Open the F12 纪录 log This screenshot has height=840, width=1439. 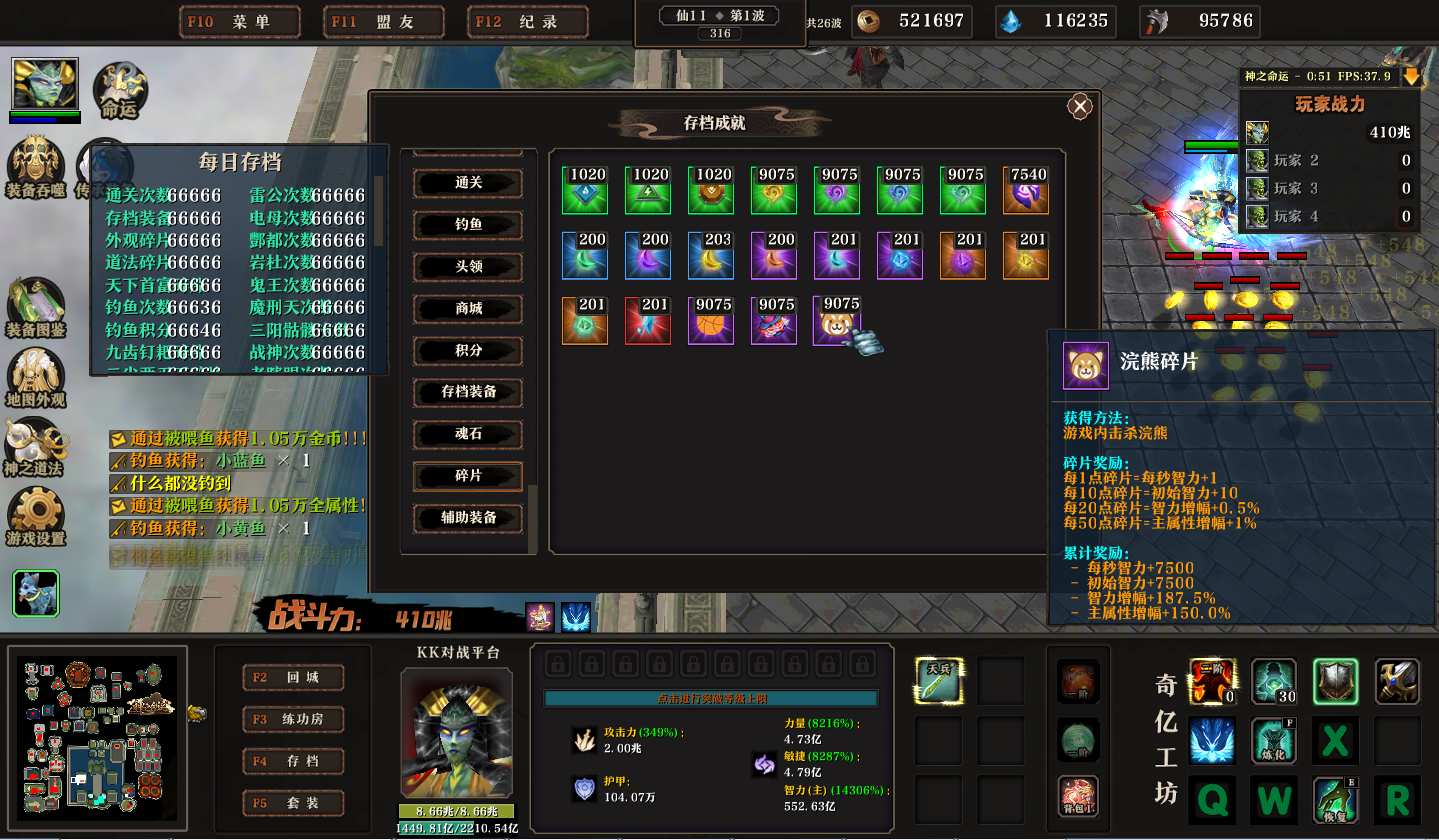click(x=528, y=22)
